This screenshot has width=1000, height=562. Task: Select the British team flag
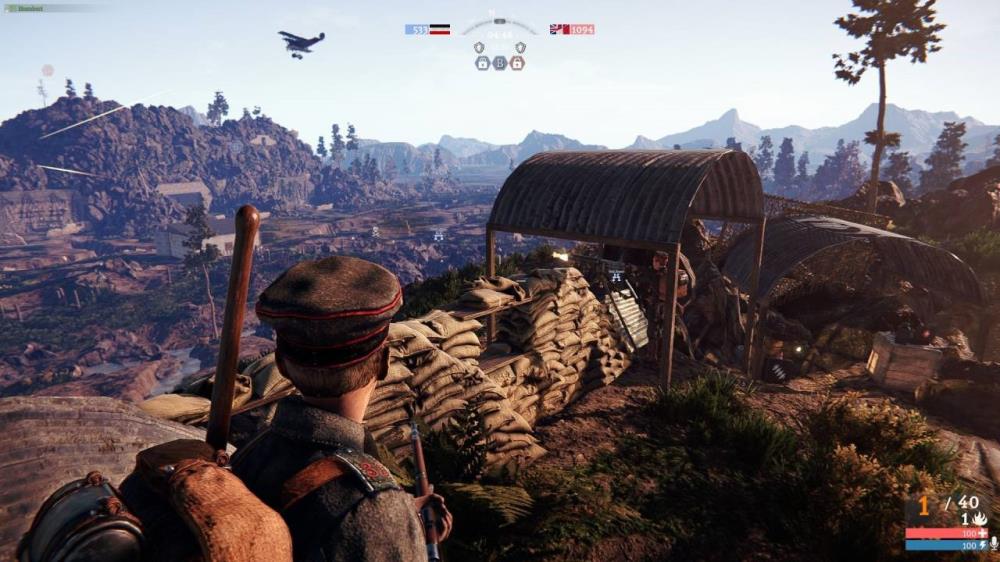click(559, 30)
